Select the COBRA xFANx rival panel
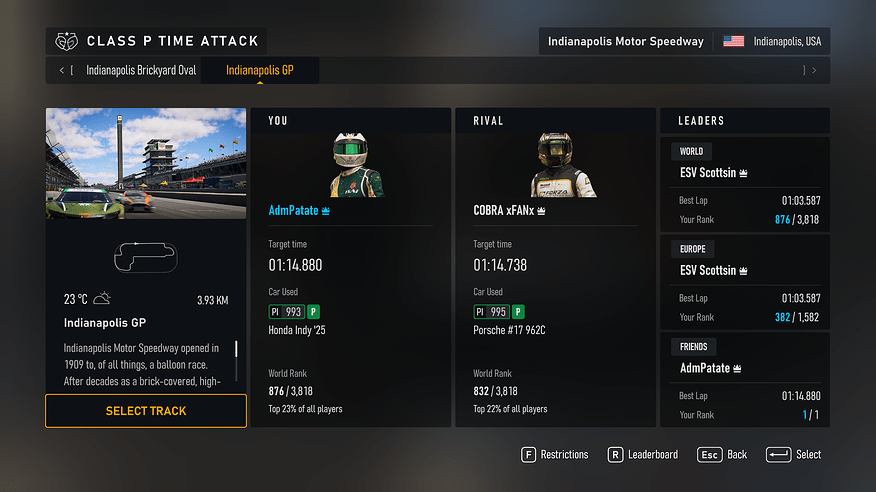This screenshot has height=492, width=876. pyautogui.click(x=555, y=268)
